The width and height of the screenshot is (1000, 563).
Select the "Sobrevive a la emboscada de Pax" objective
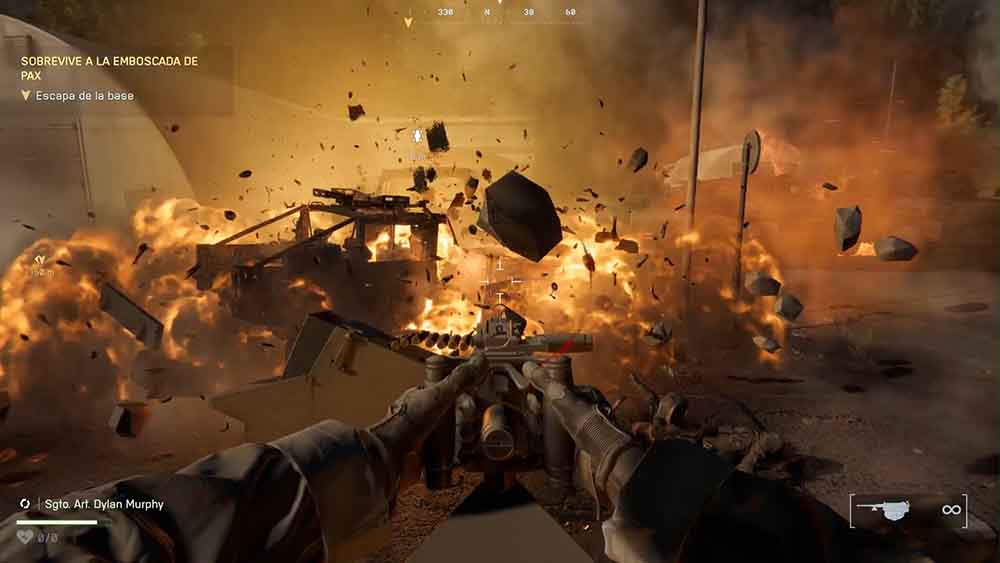tap(110, 67)
